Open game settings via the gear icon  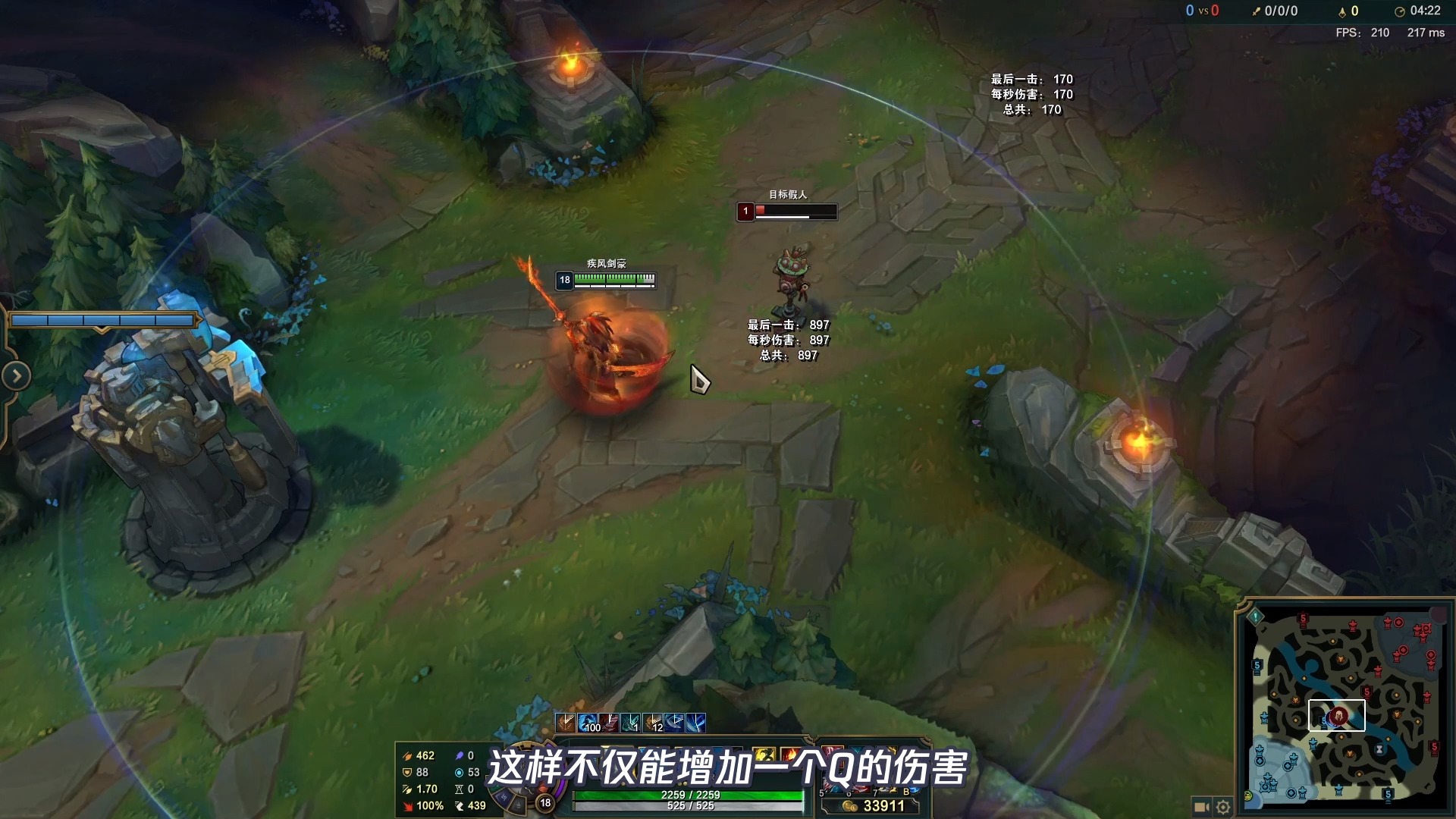pyautogui.click(x=1223, y=808)
